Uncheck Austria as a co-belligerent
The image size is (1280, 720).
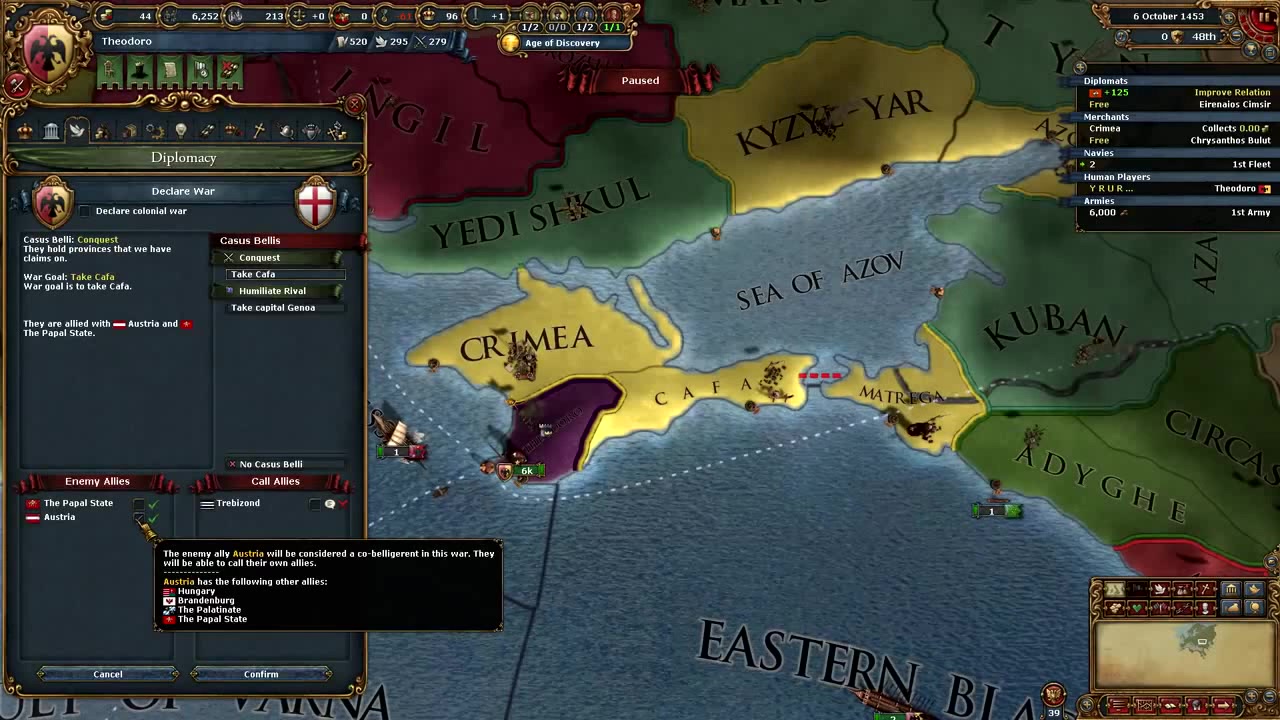pyautogui.click(x=139, y=517)
